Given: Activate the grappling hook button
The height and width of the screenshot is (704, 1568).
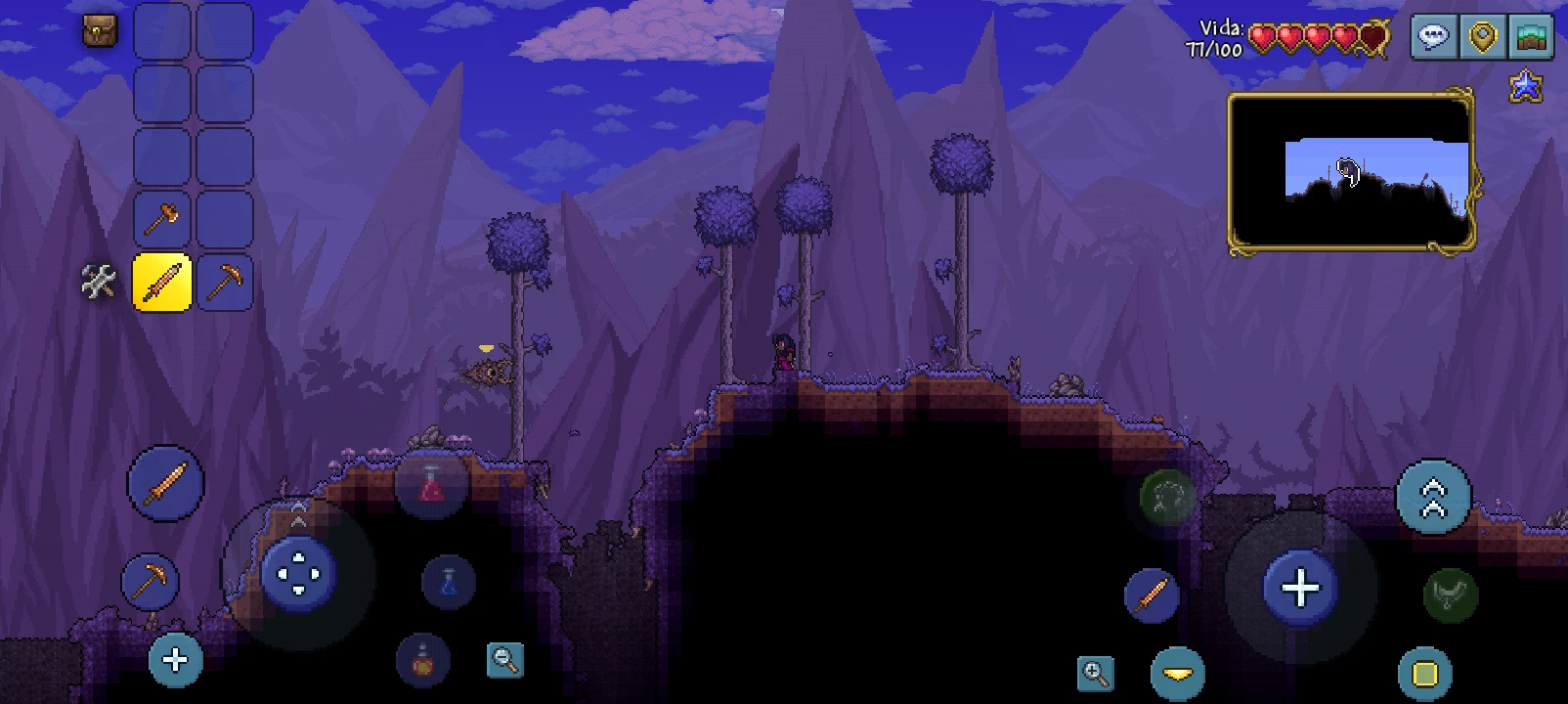Looking at the screenshot, I should [1167, 497].
